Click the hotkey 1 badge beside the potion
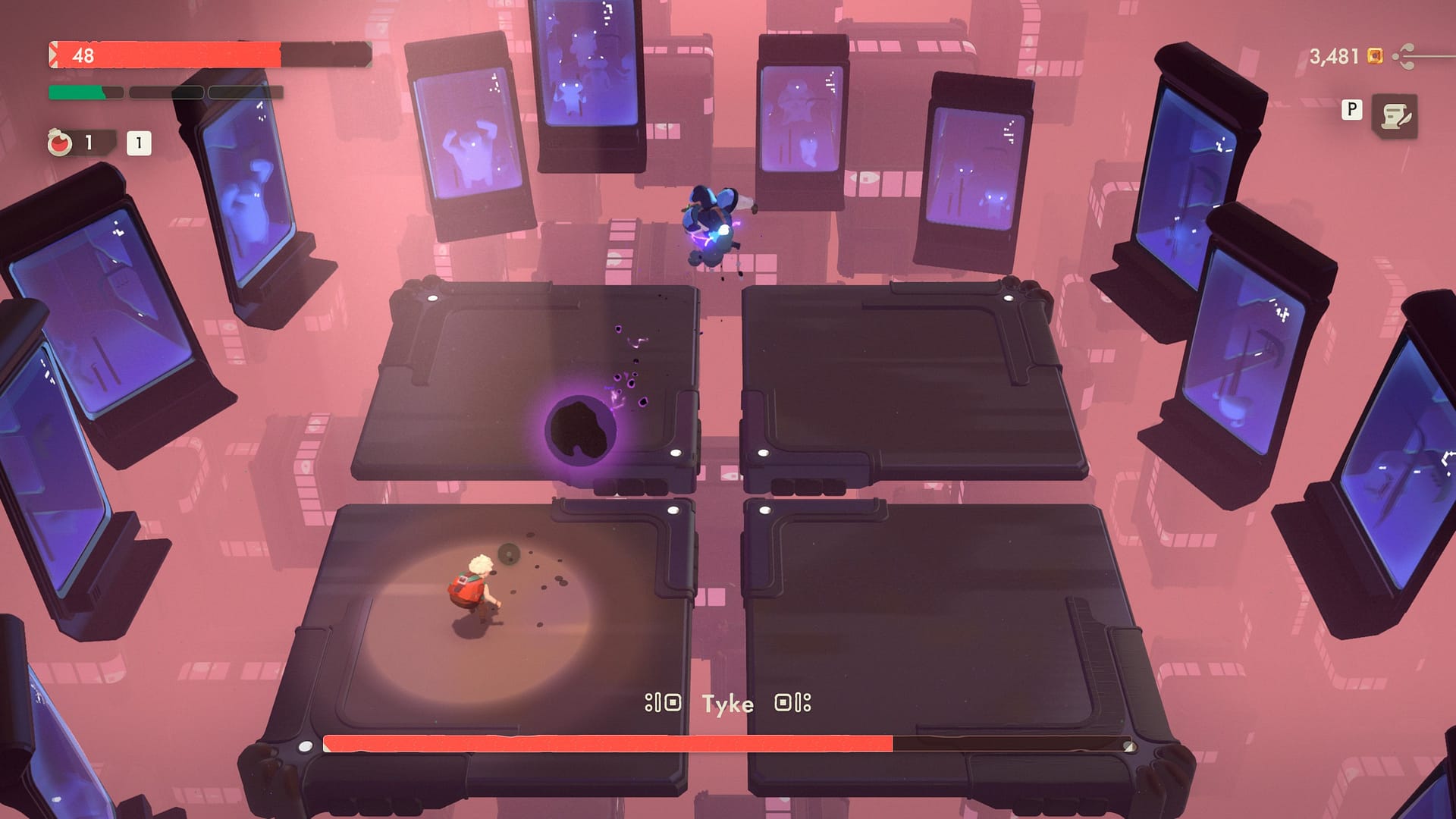The image size is (1456, 819). point(138,141)
